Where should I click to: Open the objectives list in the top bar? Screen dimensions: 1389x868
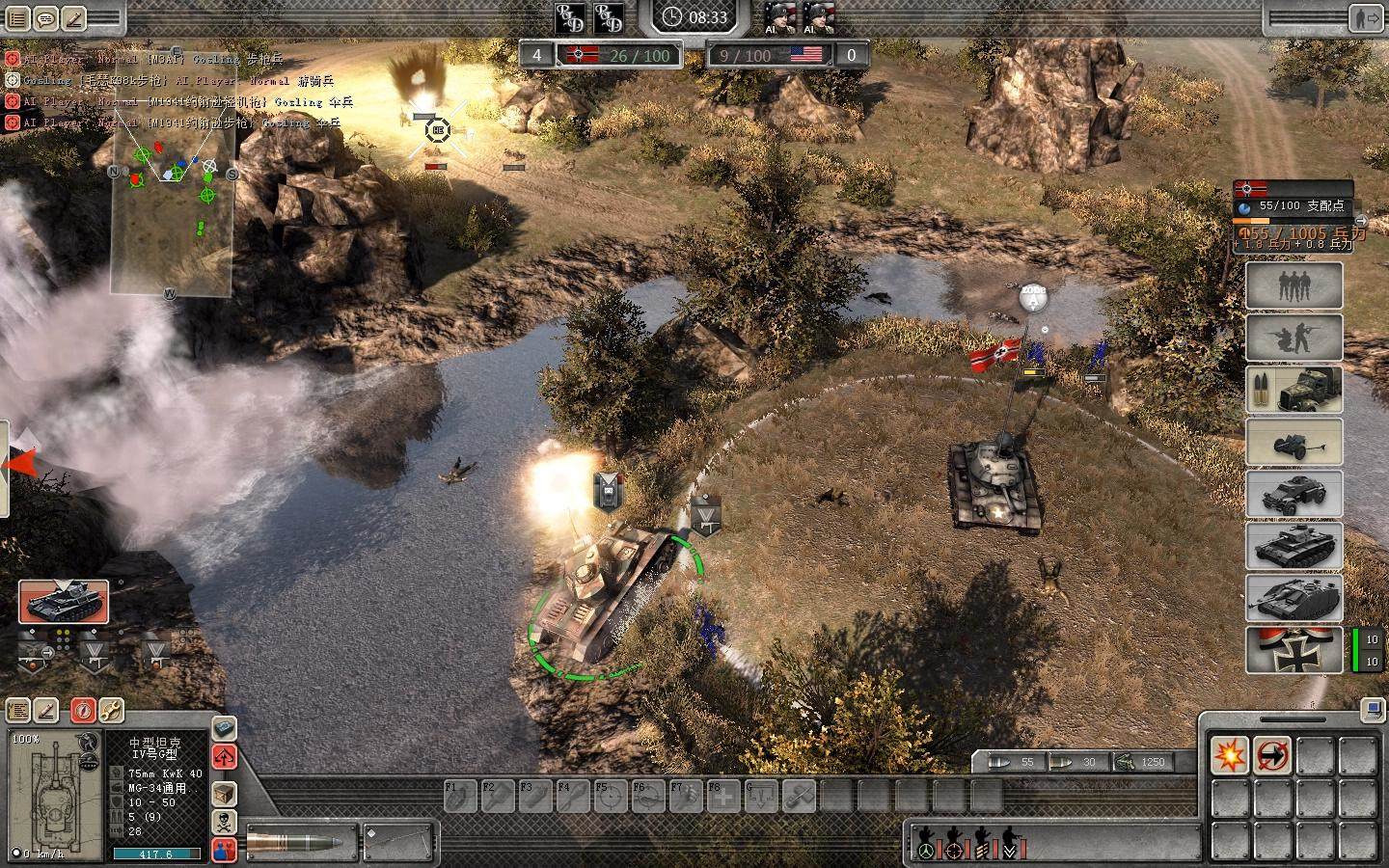click(x=18, y=17)
